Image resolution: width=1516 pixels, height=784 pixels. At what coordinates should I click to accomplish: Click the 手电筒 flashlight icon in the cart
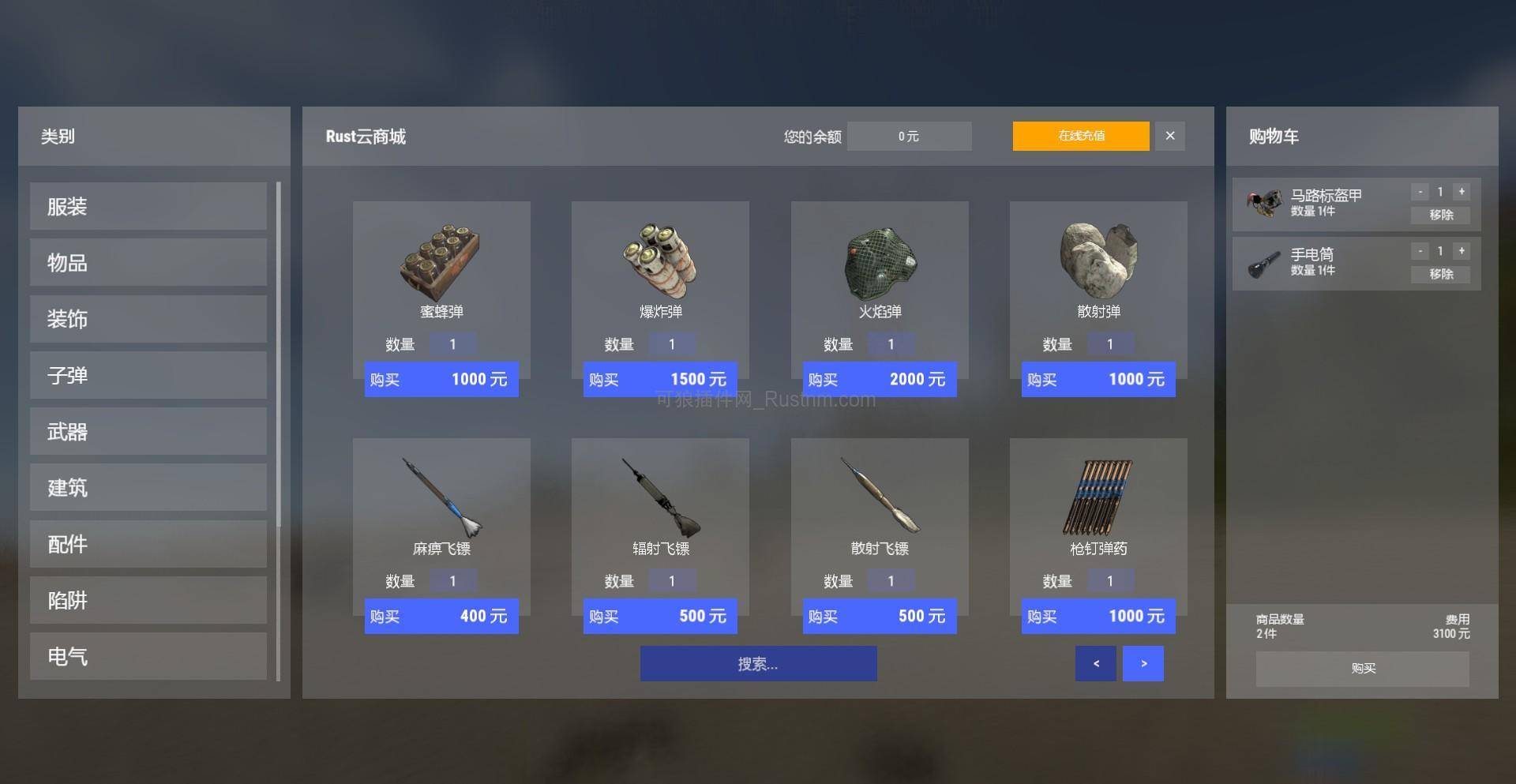click(1264, 263)
